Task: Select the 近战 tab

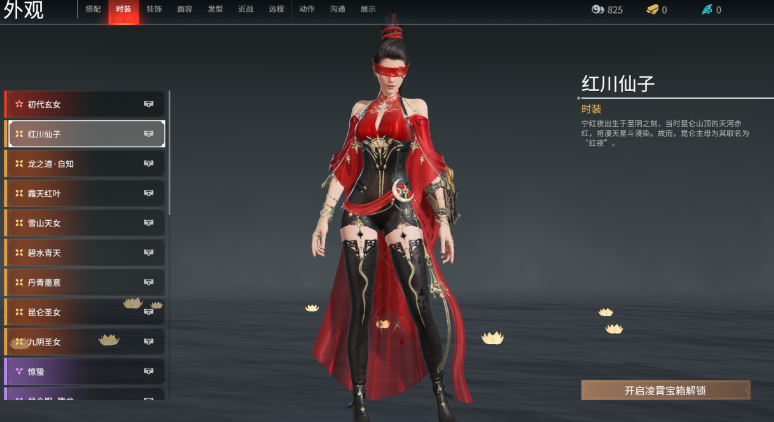Action: pyautogui.click(x=245, y=9)
